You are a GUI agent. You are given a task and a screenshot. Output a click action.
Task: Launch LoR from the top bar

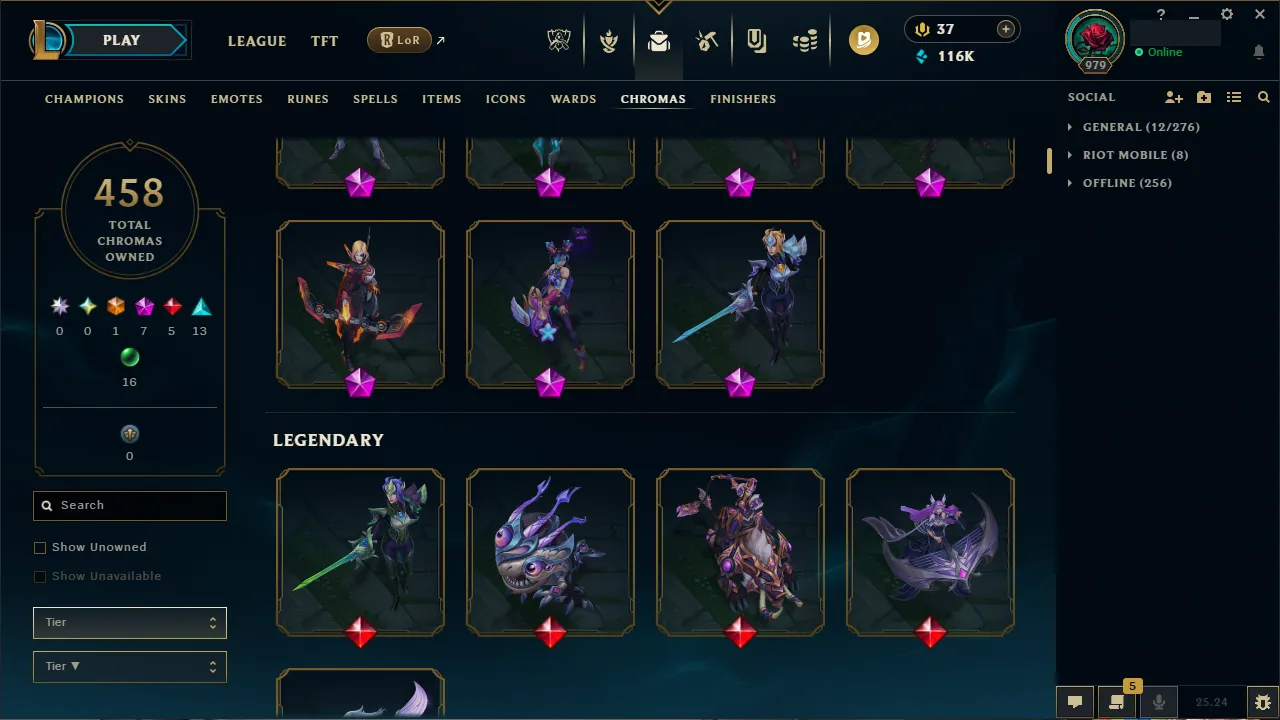click(x=399, y=40)
